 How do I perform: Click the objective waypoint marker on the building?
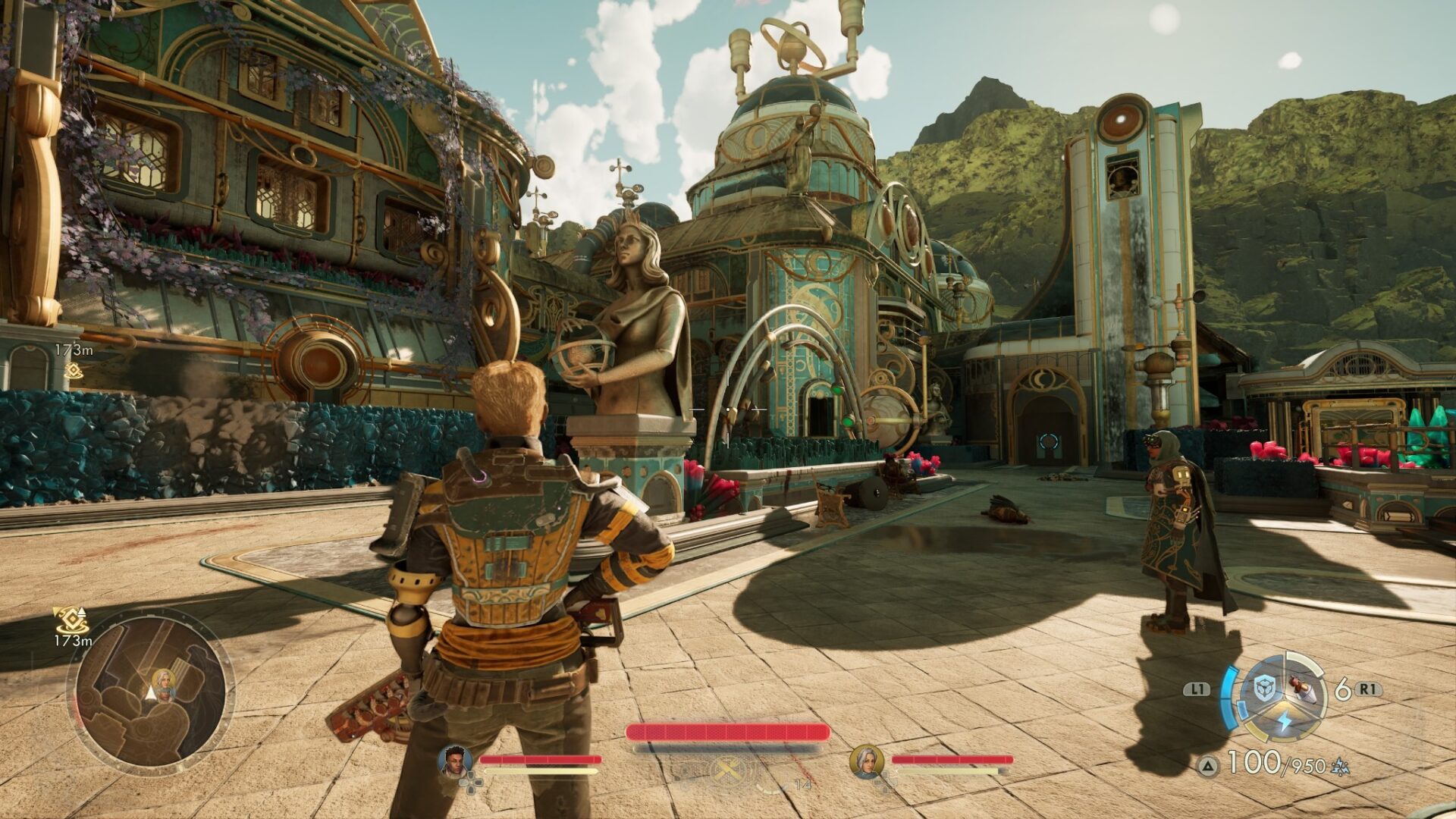(x=73, y=370)
